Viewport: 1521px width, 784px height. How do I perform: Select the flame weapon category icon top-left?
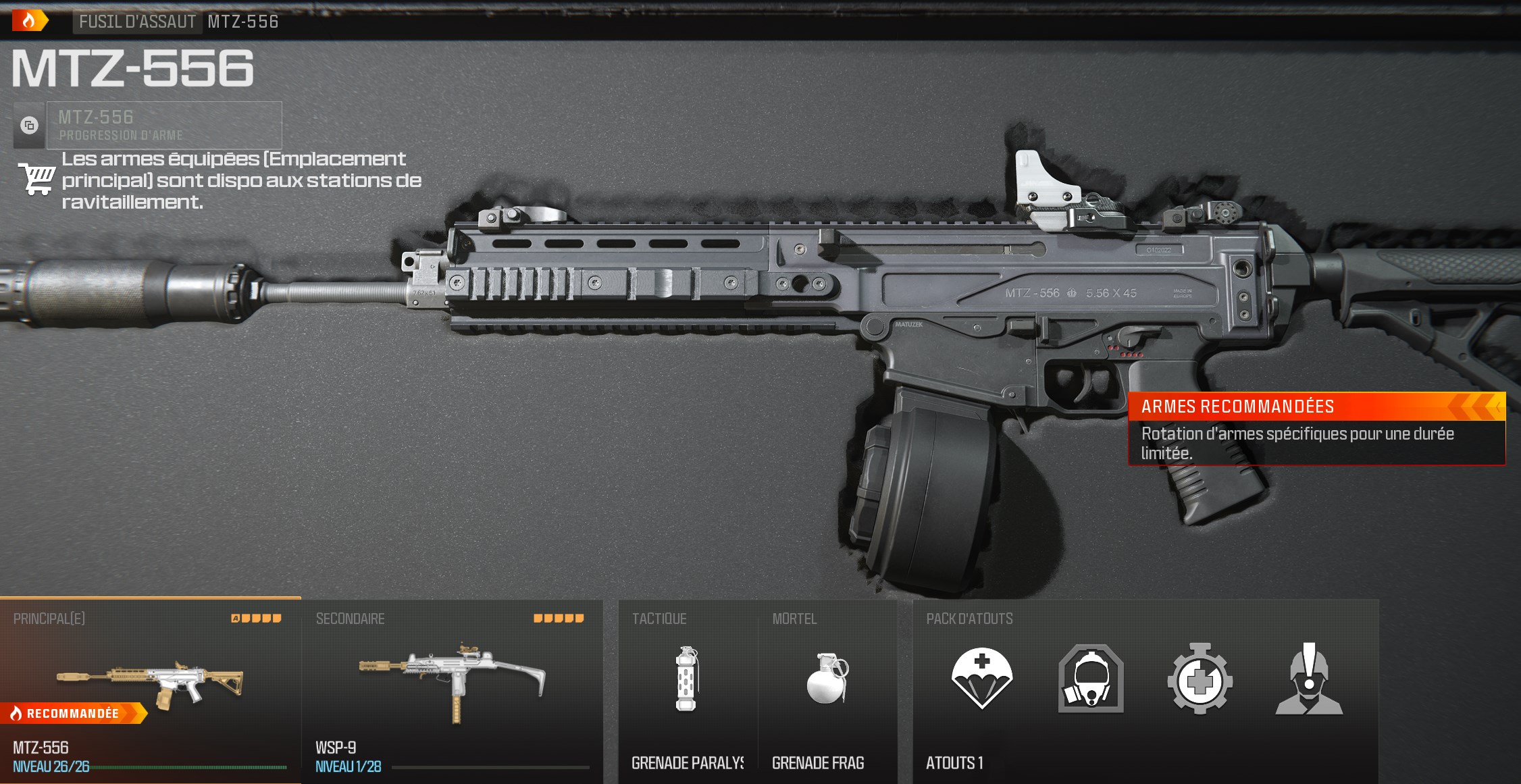click(x=28, y=22)
